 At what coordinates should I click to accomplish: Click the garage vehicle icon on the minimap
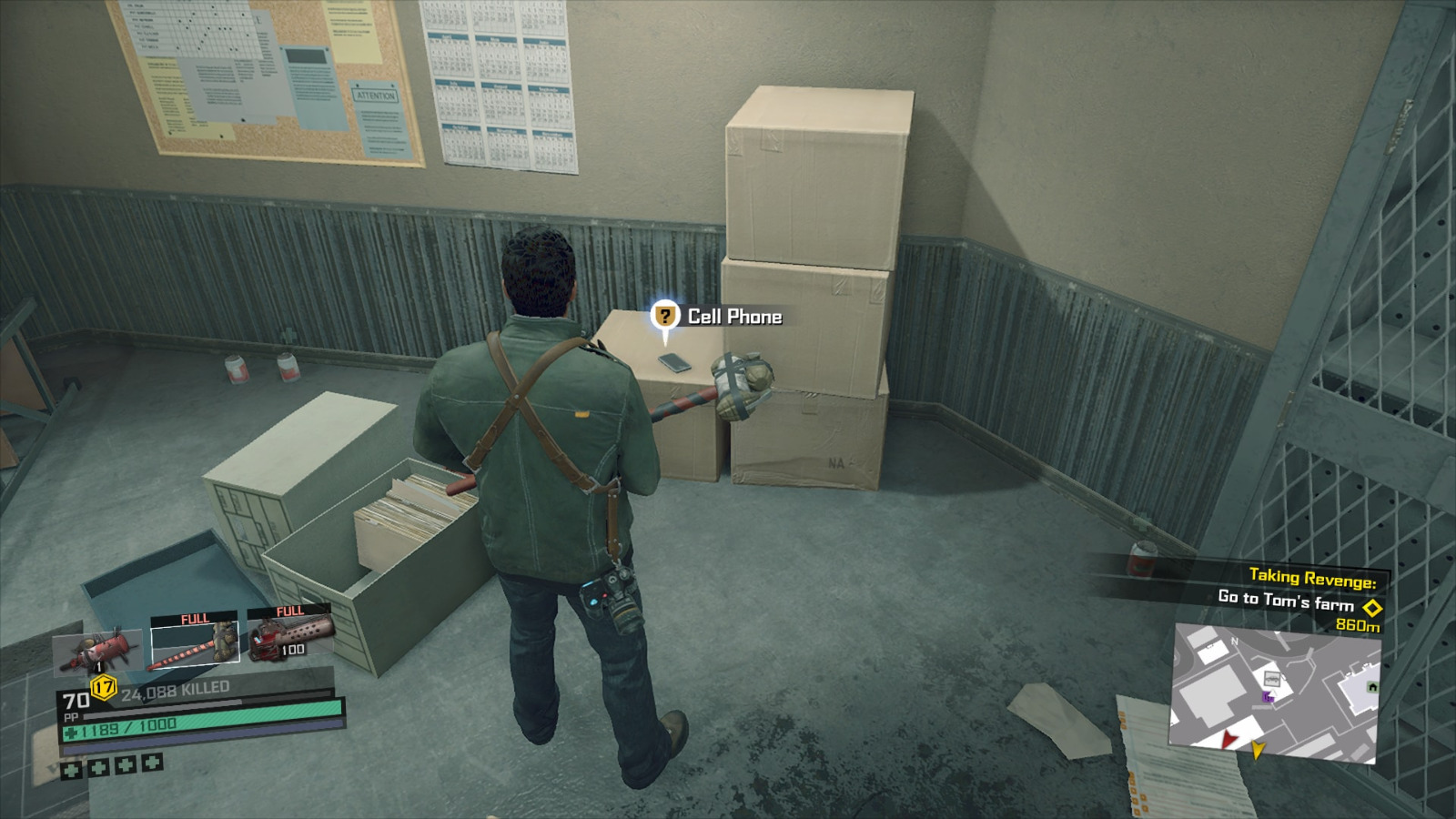(1272, 679)
